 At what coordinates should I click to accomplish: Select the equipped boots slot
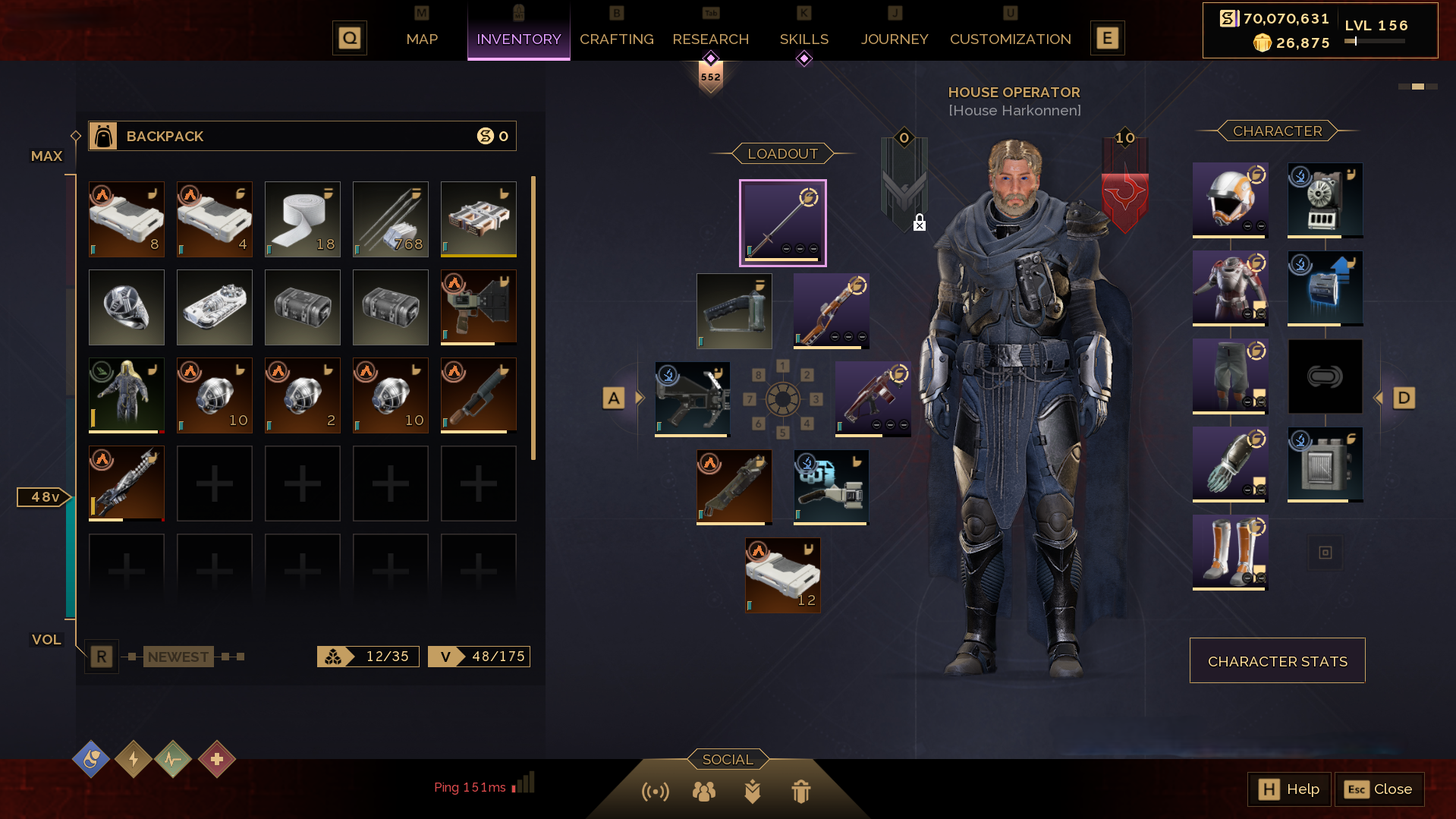tap(1230, 552)
